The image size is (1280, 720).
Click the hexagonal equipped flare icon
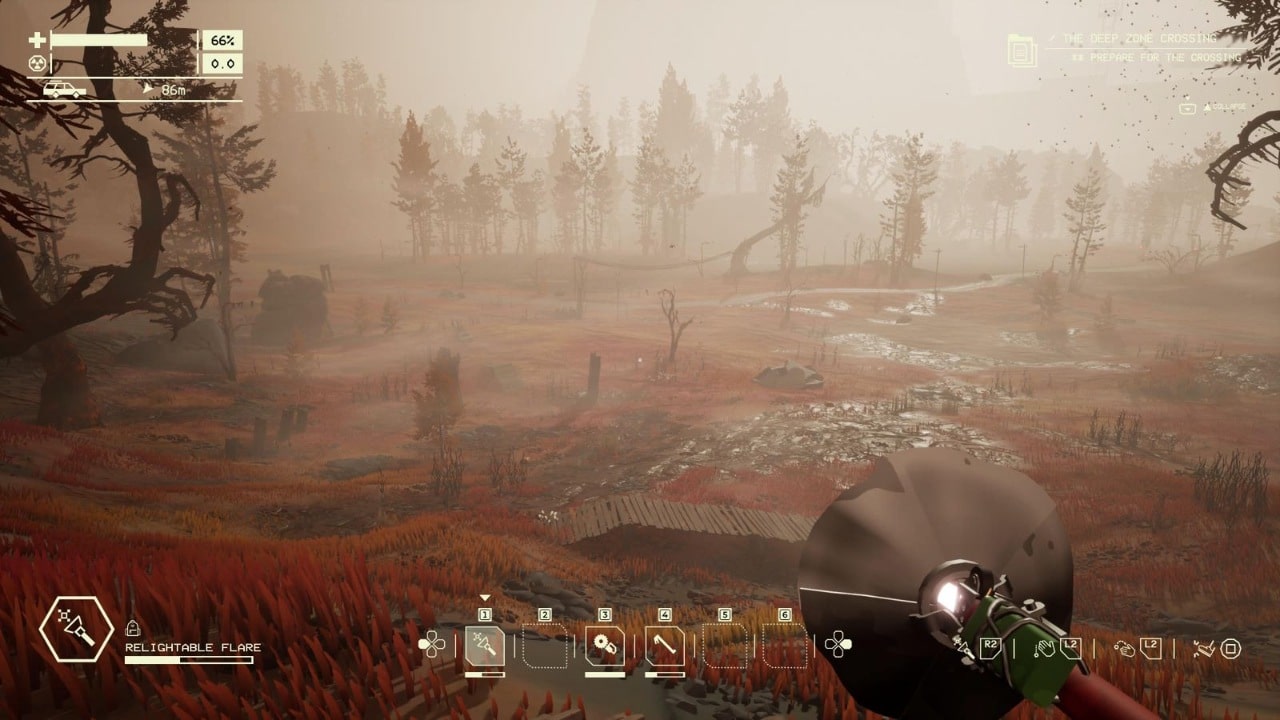(x=76, y=631)
